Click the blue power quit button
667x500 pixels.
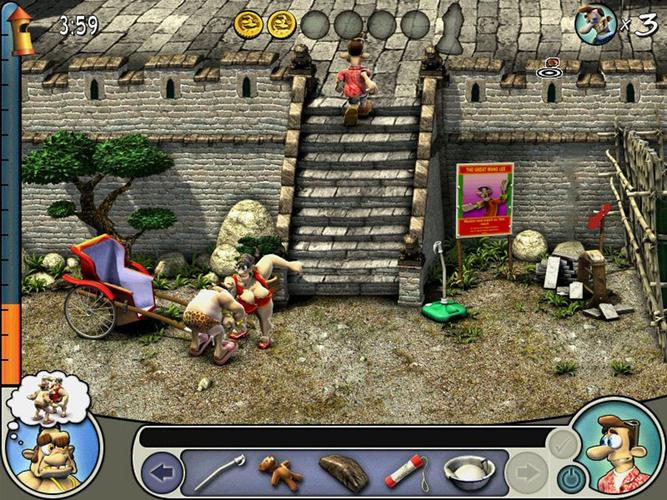(x=569, y=477)
